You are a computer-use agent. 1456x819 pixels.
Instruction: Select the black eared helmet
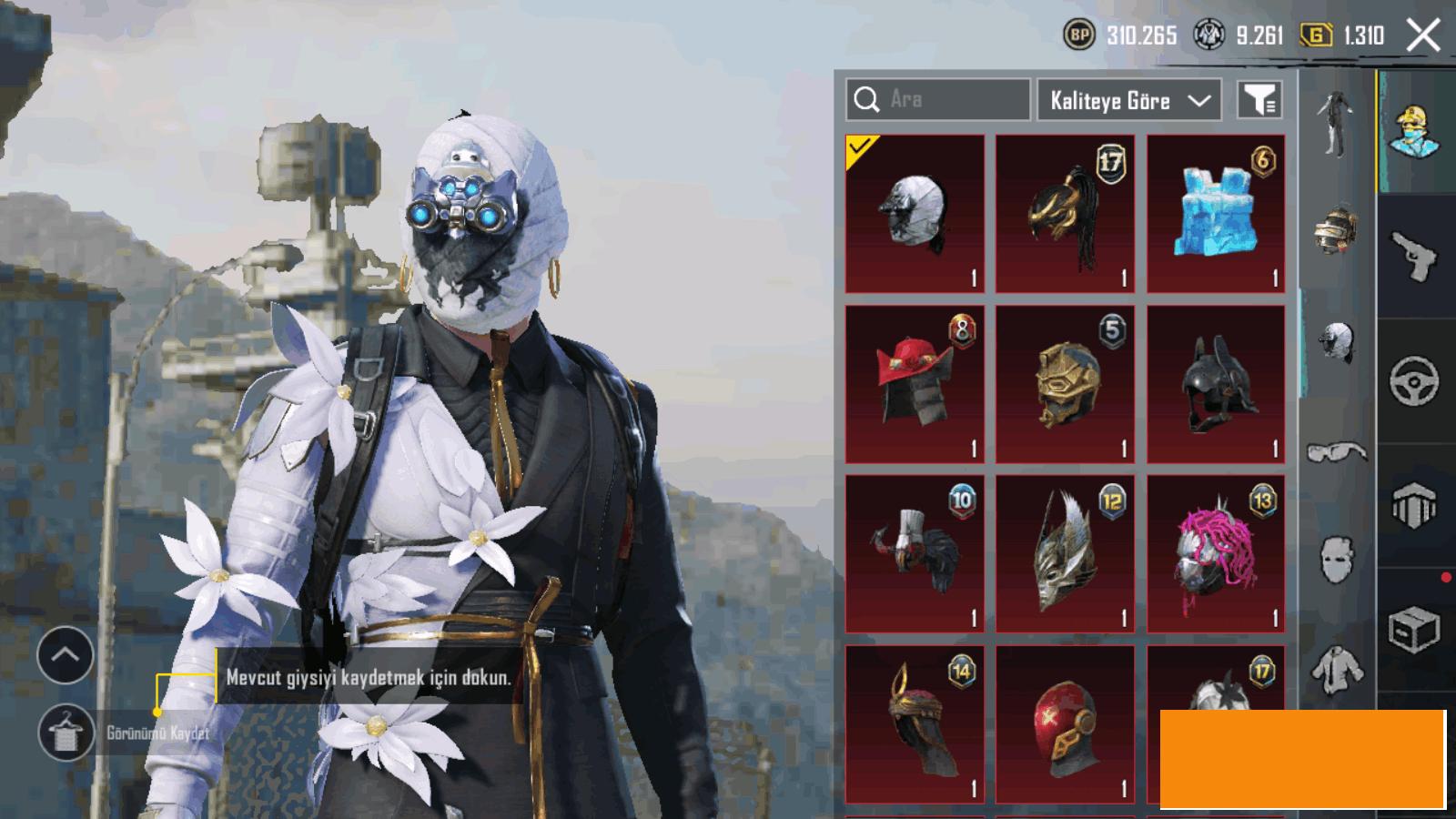[1216, 384]
